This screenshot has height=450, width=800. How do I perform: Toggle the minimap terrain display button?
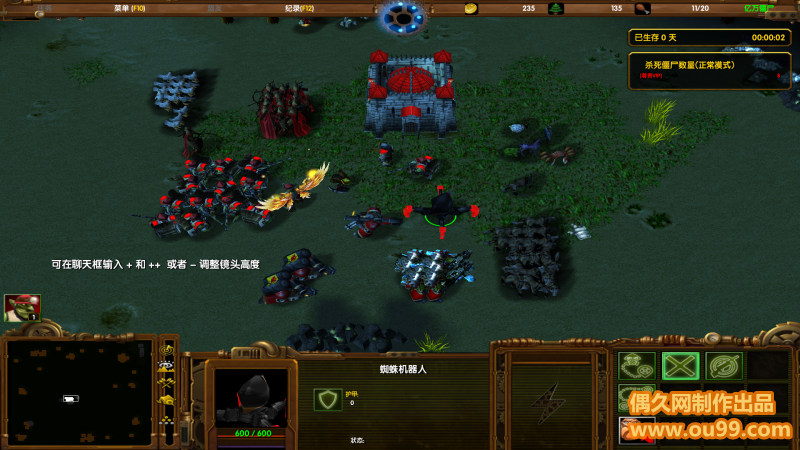[168, 365]
